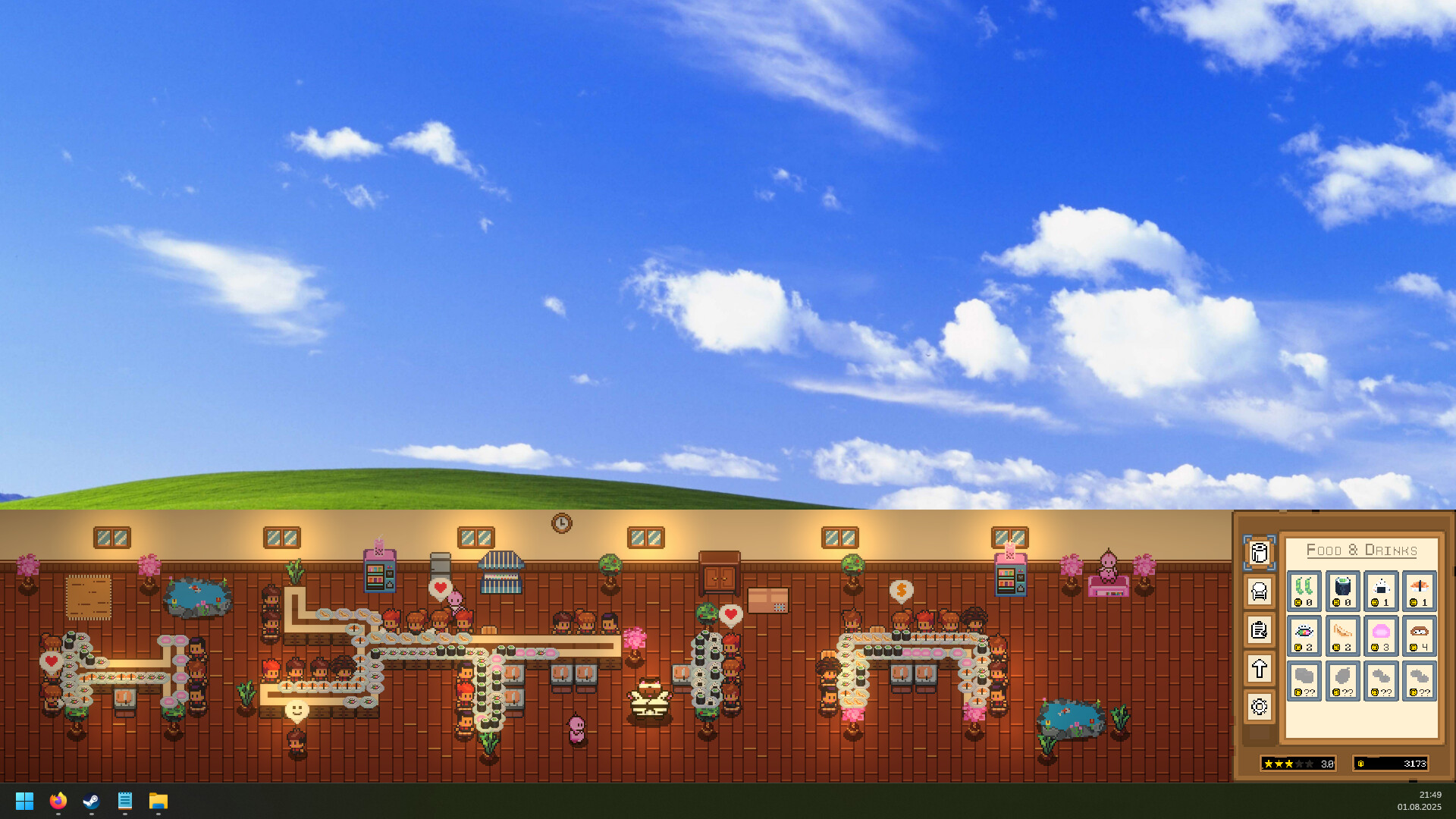The height and width of the screenshot is (819, 1456).
Task: Launch Firefox from the taskbar
Action: coord(58,801)
